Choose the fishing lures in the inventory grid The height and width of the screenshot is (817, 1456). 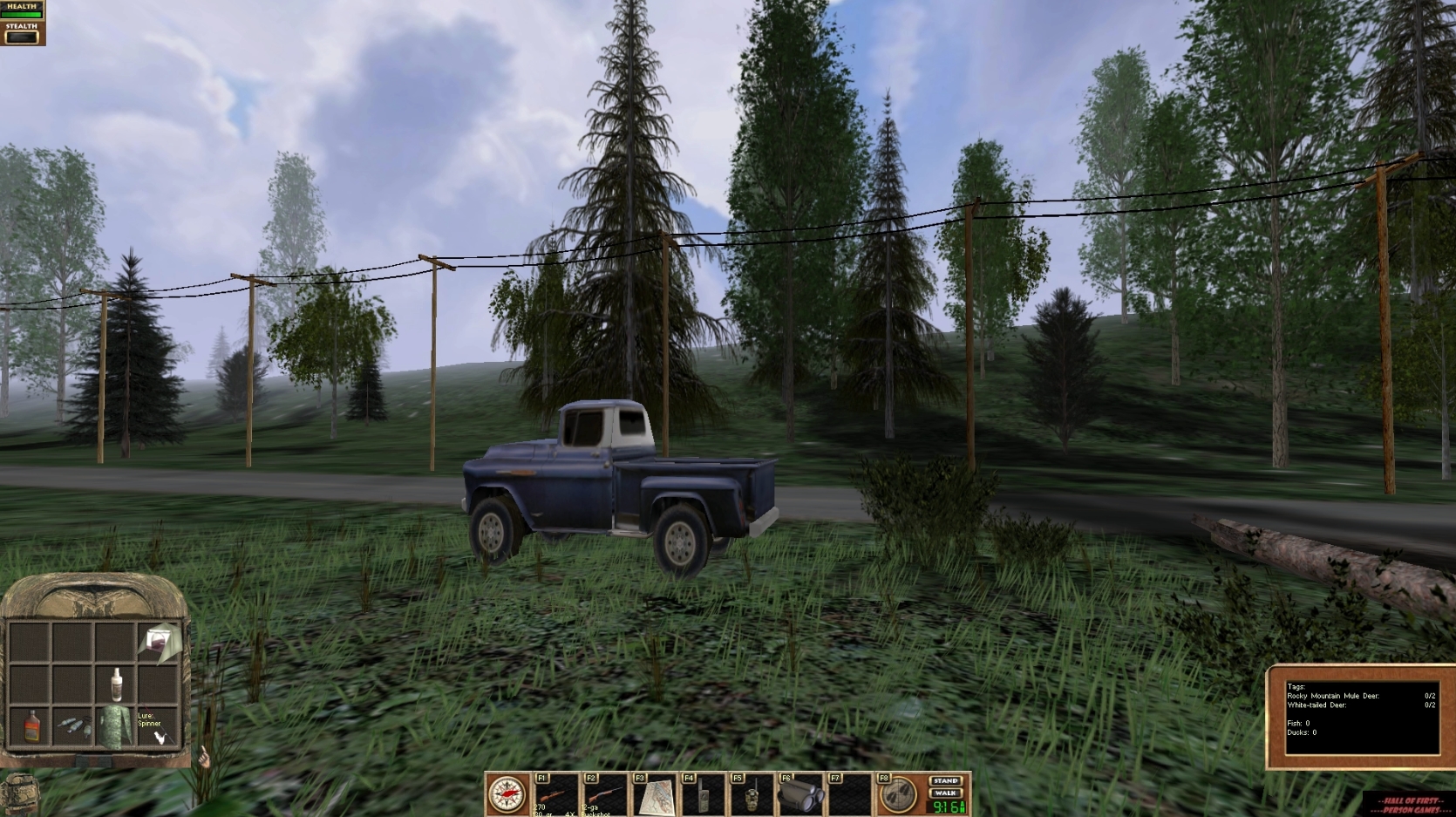[75, 727]
